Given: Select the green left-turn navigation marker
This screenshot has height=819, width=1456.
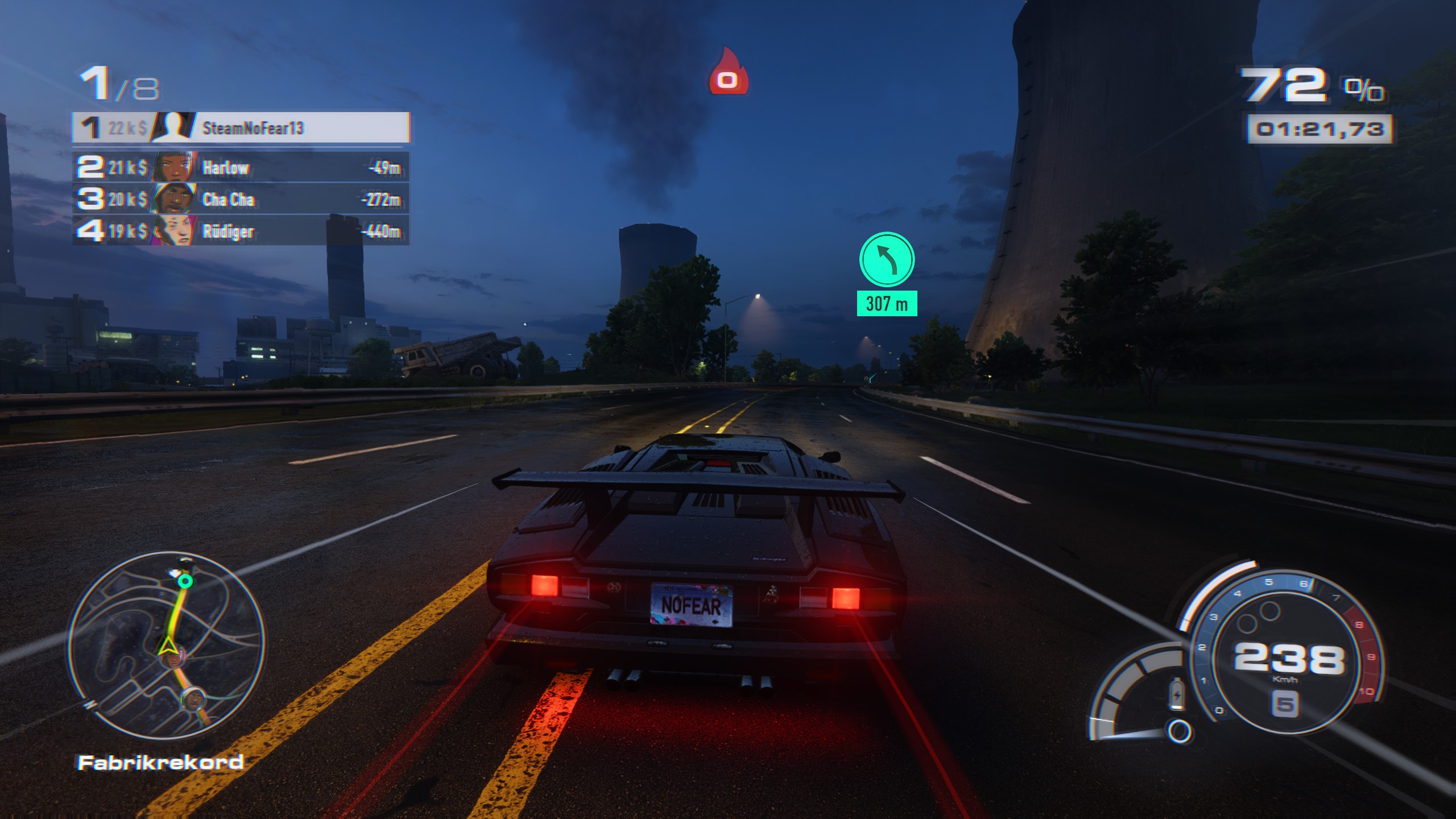Looking at the screenshot, I should point(886,259).
